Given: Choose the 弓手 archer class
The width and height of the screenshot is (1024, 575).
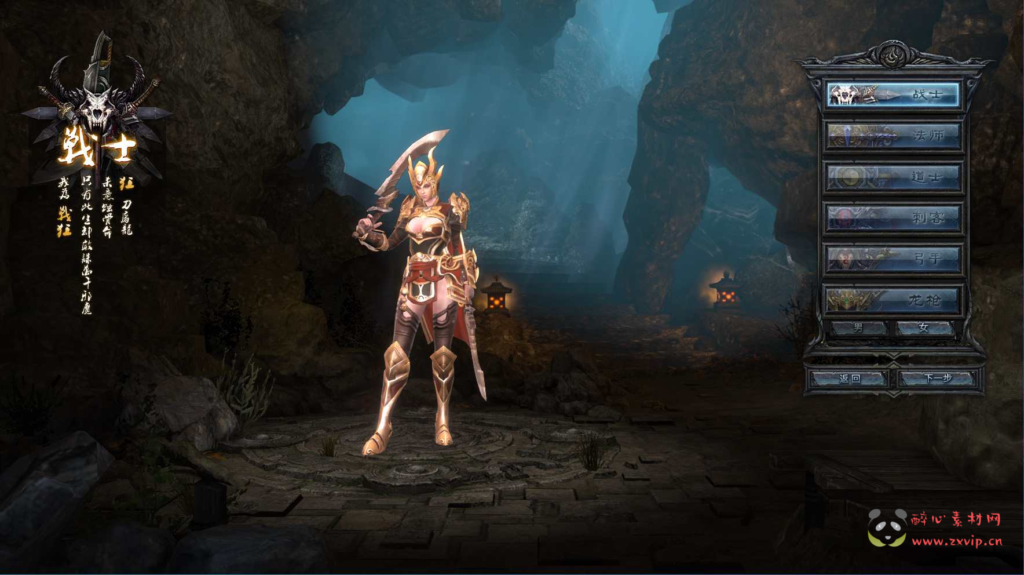Looking at the screenshot, I should [x=893, y=258].
